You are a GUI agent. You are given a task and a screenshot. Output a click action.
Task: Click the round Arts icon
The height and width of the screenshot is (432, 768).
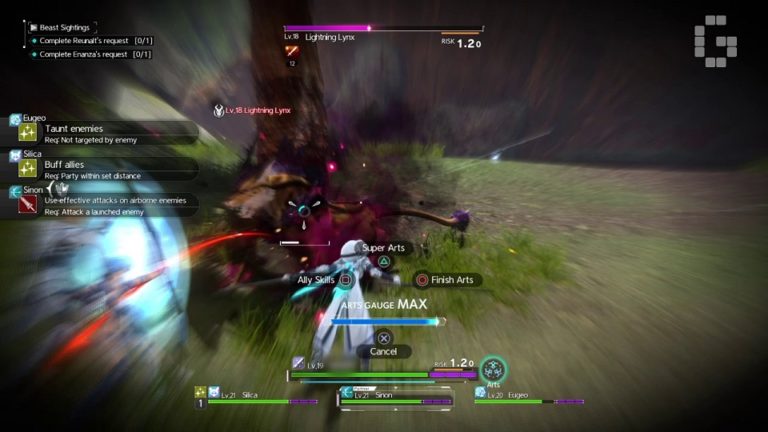[492, 370]
